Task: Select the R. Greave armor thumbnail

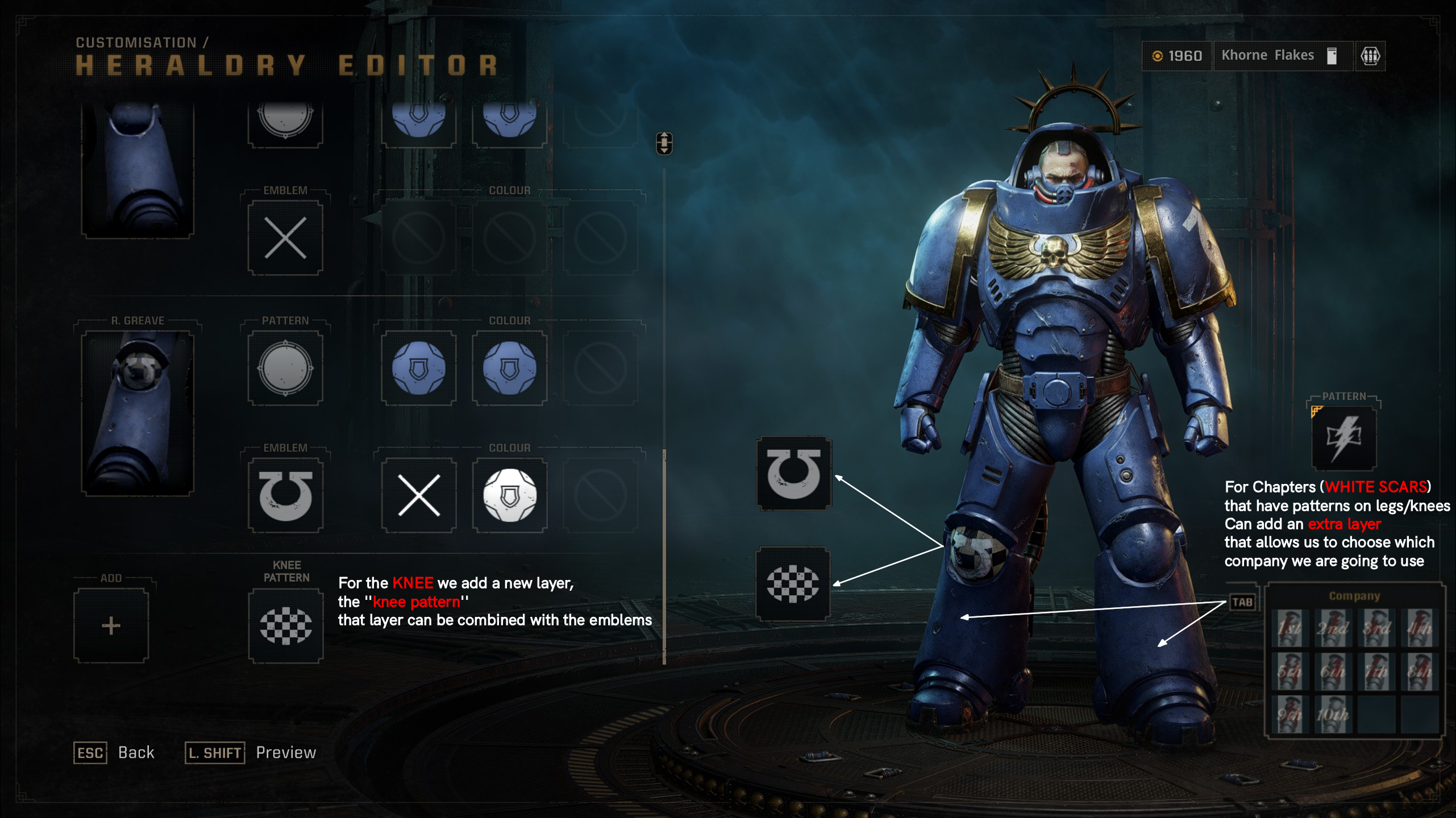Action: 138,412
